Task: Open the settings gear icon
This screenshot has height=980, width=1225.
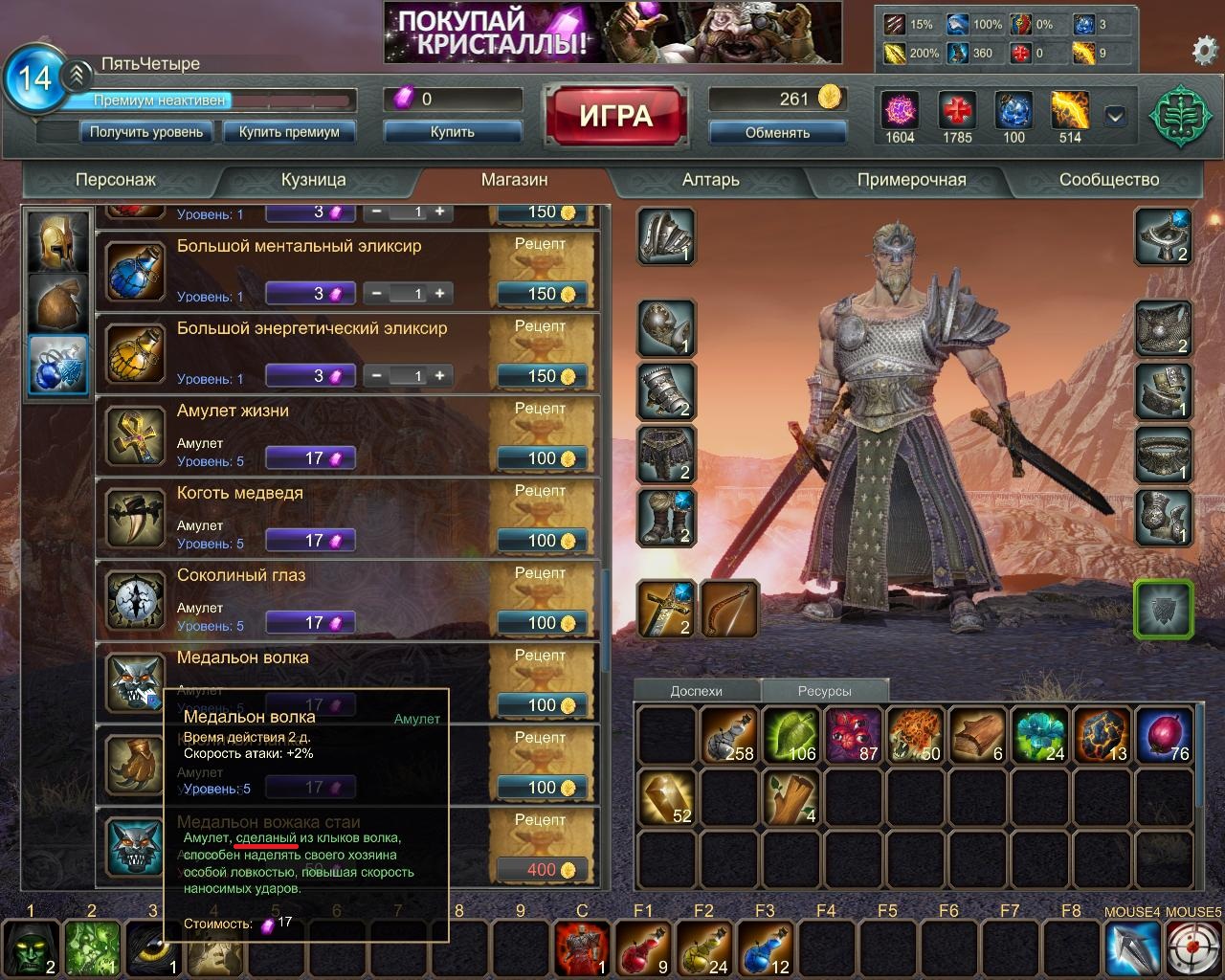Action: (x=1204, y=50)
